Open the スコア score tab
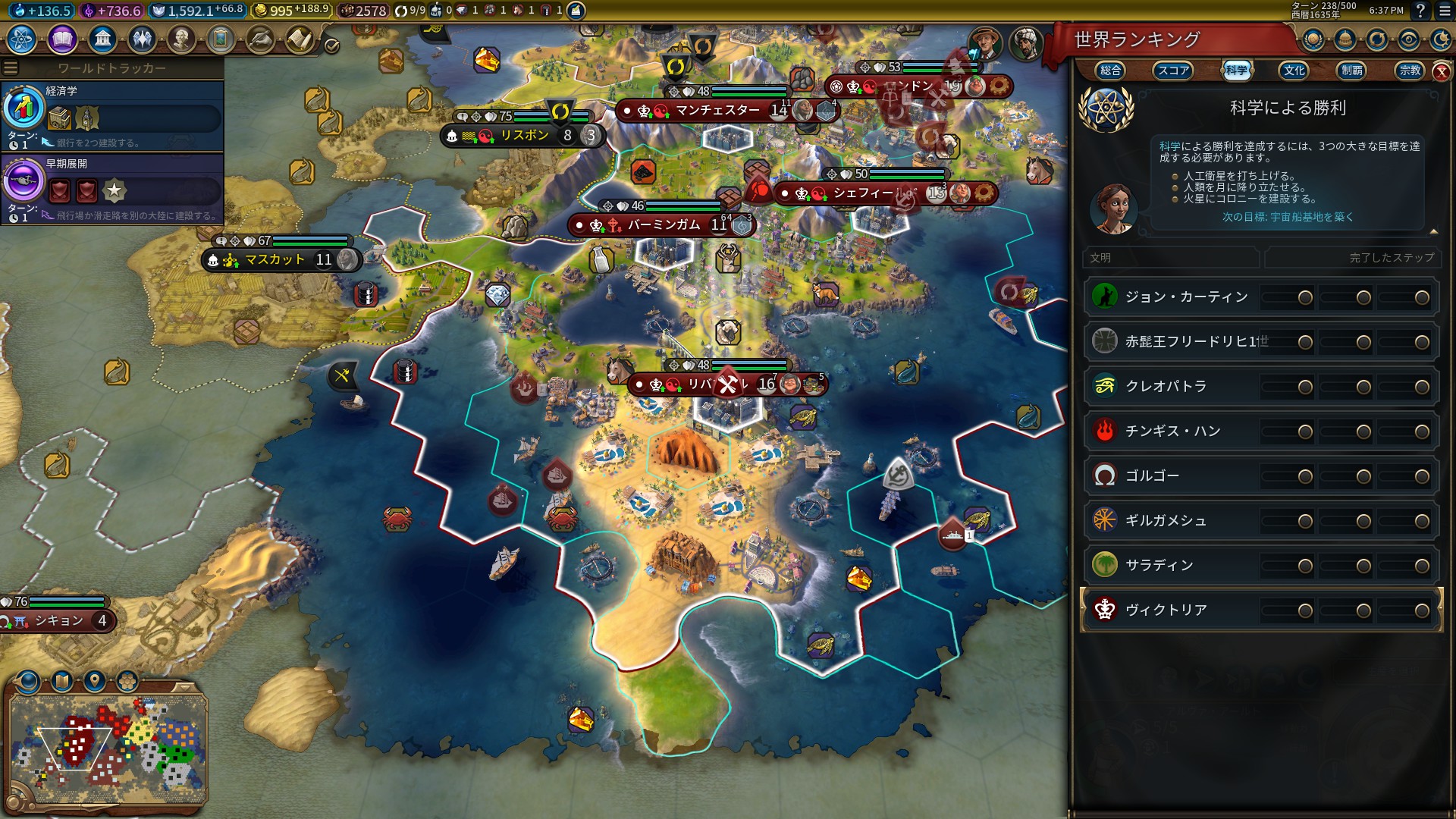 click(x=1172, y=71)
